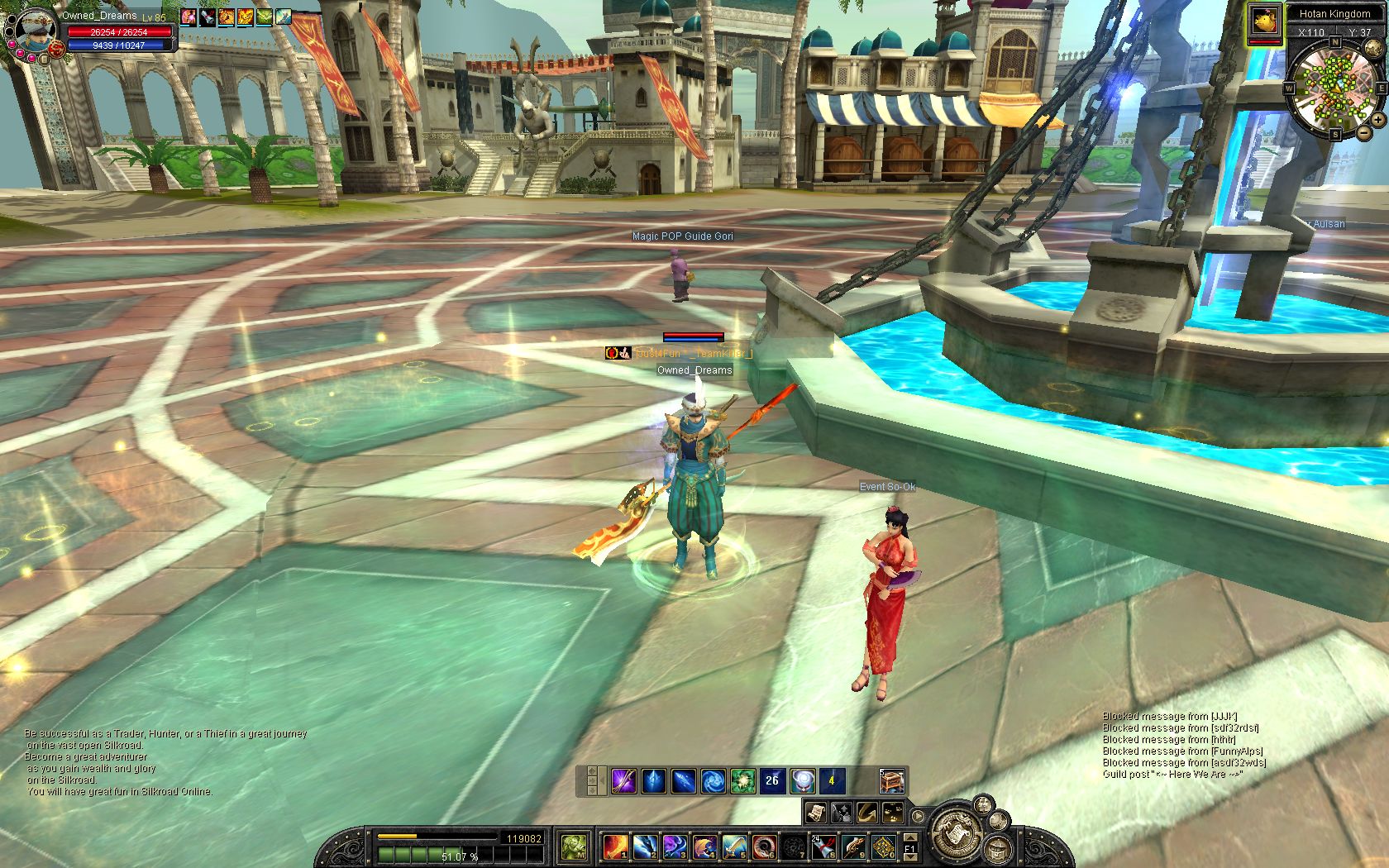This screenshot has height=868, width=1389.
Task: Activate the golden lattice skill in slot 0
Action: click(883, 847)
